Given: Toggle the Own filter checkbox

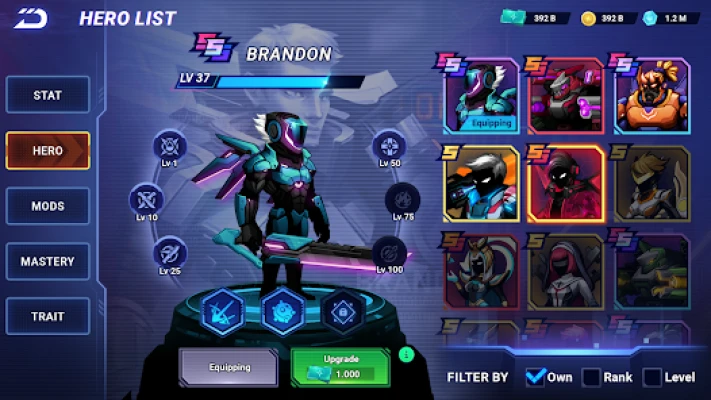Looking at the screenshot, I should [x=535, y=377].
